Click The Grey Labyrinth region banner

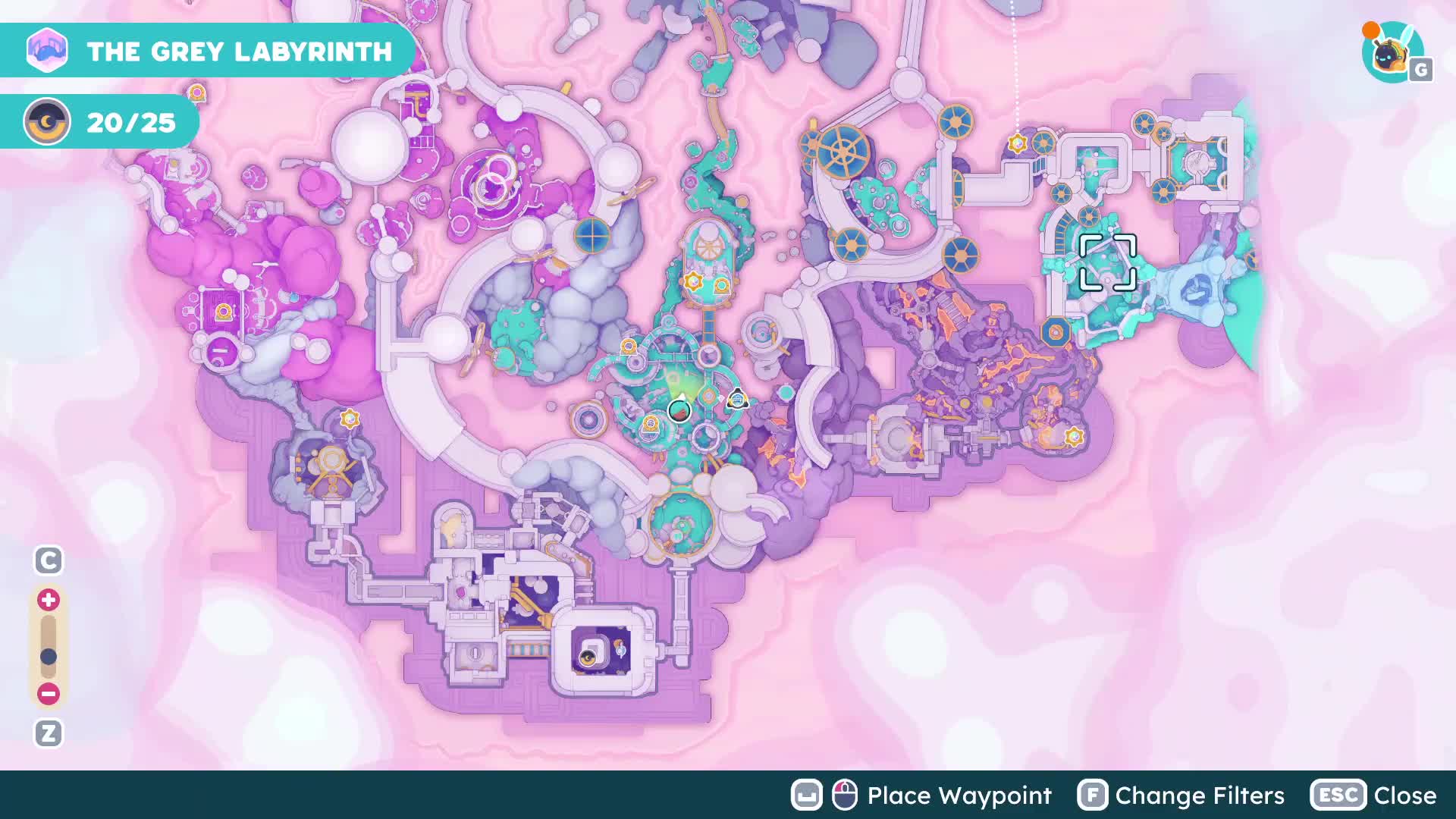click(x=209, y=51)
